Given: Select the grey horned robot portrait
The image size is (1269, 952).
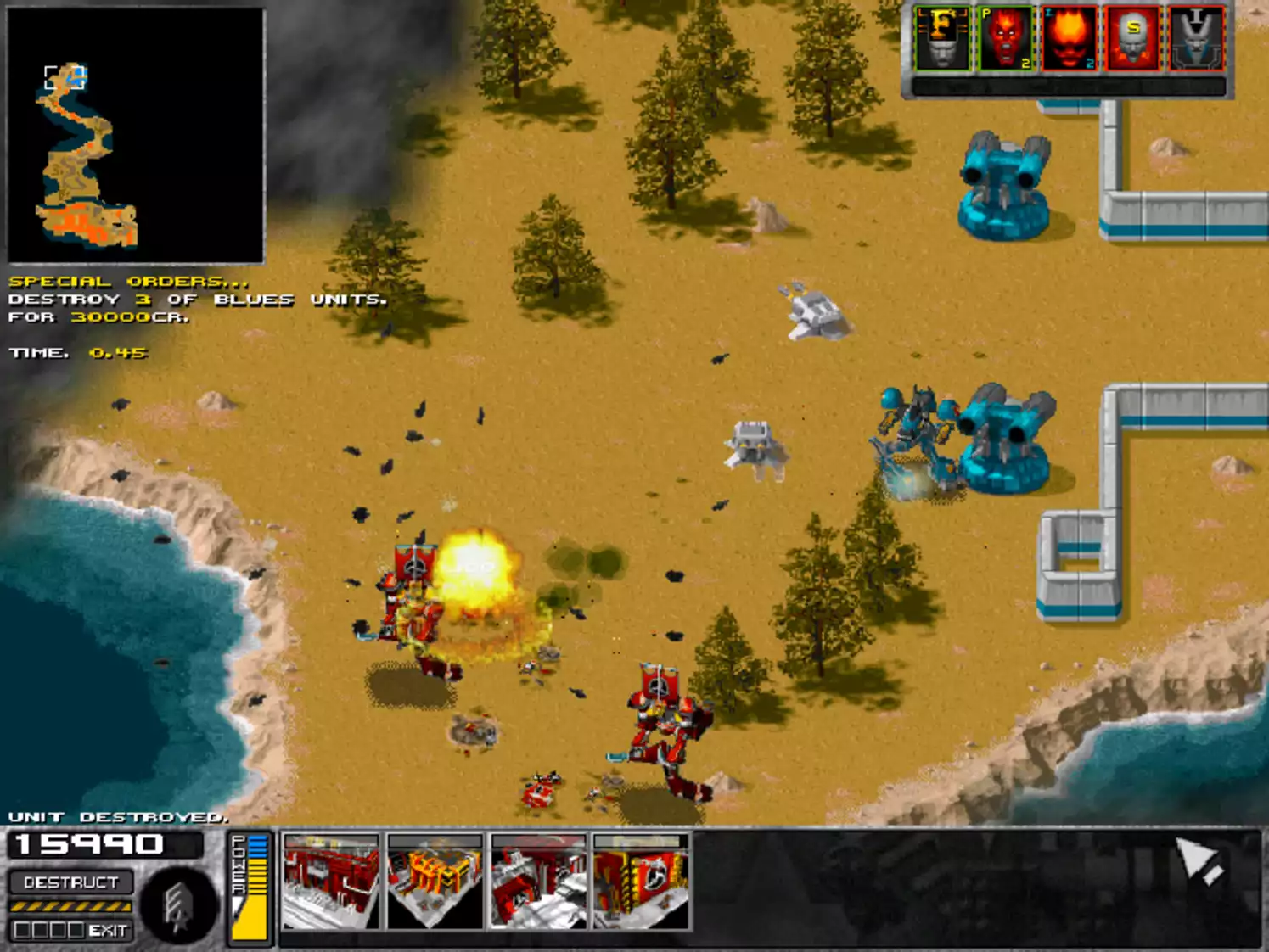Looking at the screenshot, I should point(1196,39).
